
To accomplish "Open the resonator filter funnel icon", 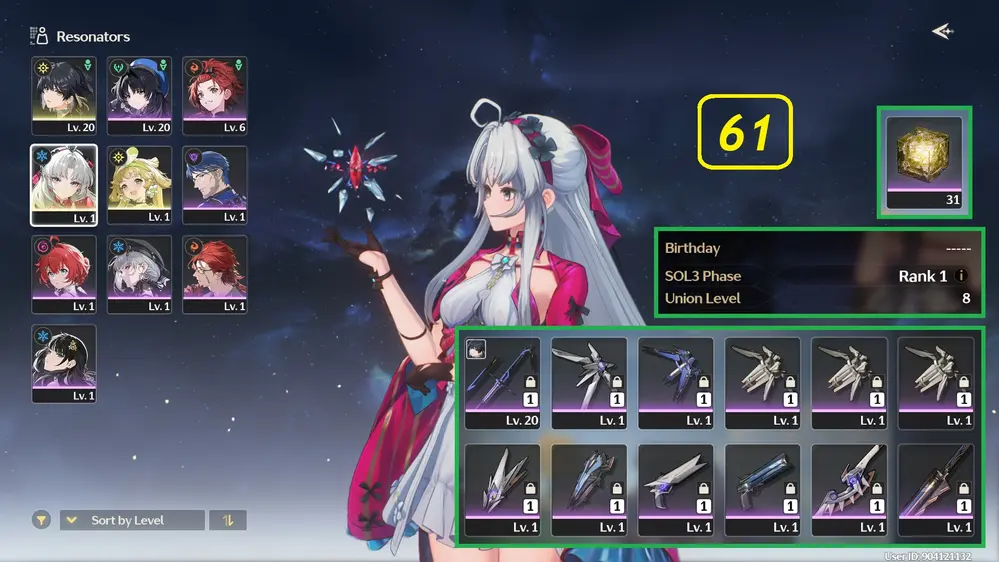I will point(41,520).
